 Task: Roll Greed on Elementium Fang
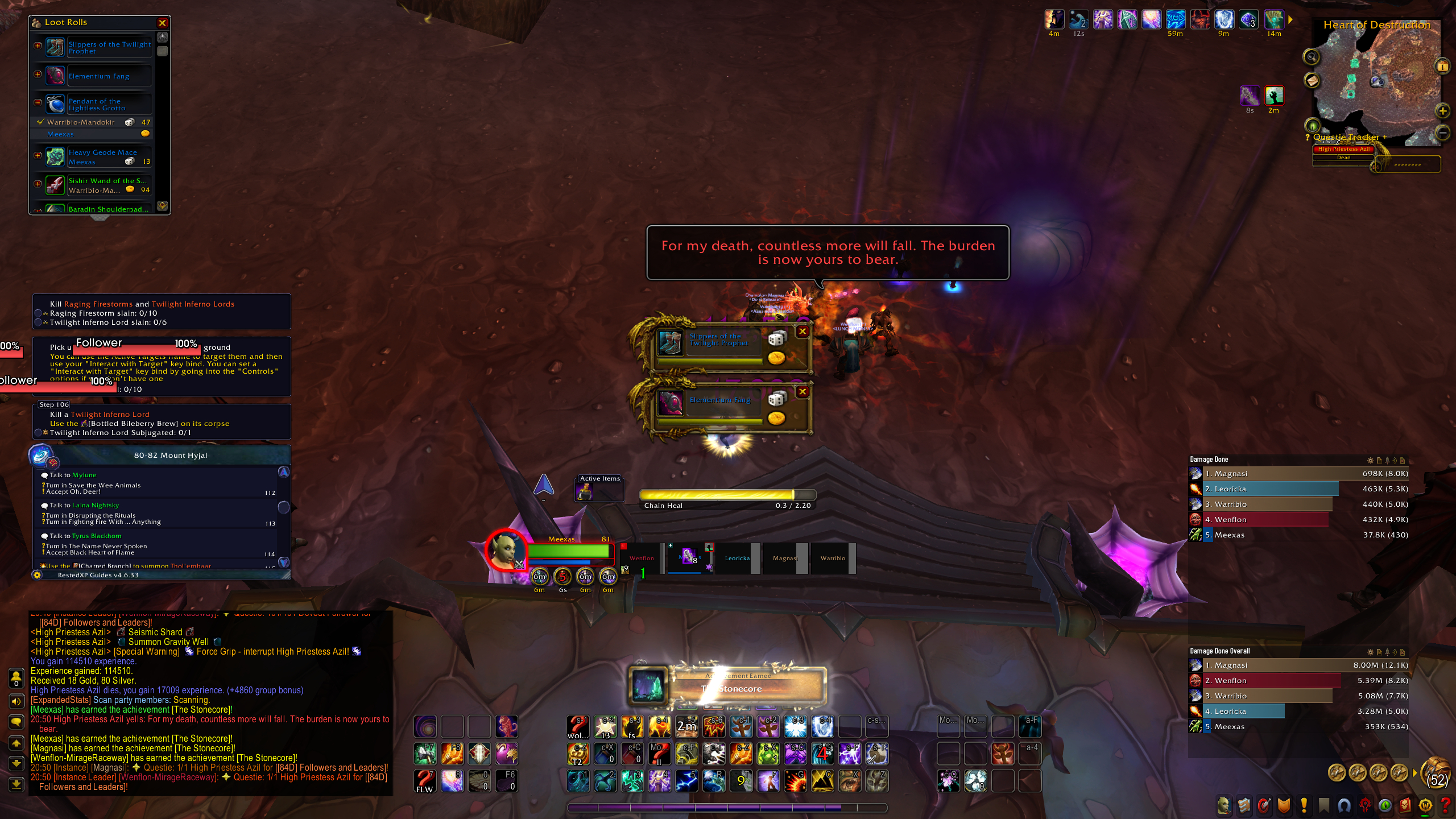coord(776,419)
